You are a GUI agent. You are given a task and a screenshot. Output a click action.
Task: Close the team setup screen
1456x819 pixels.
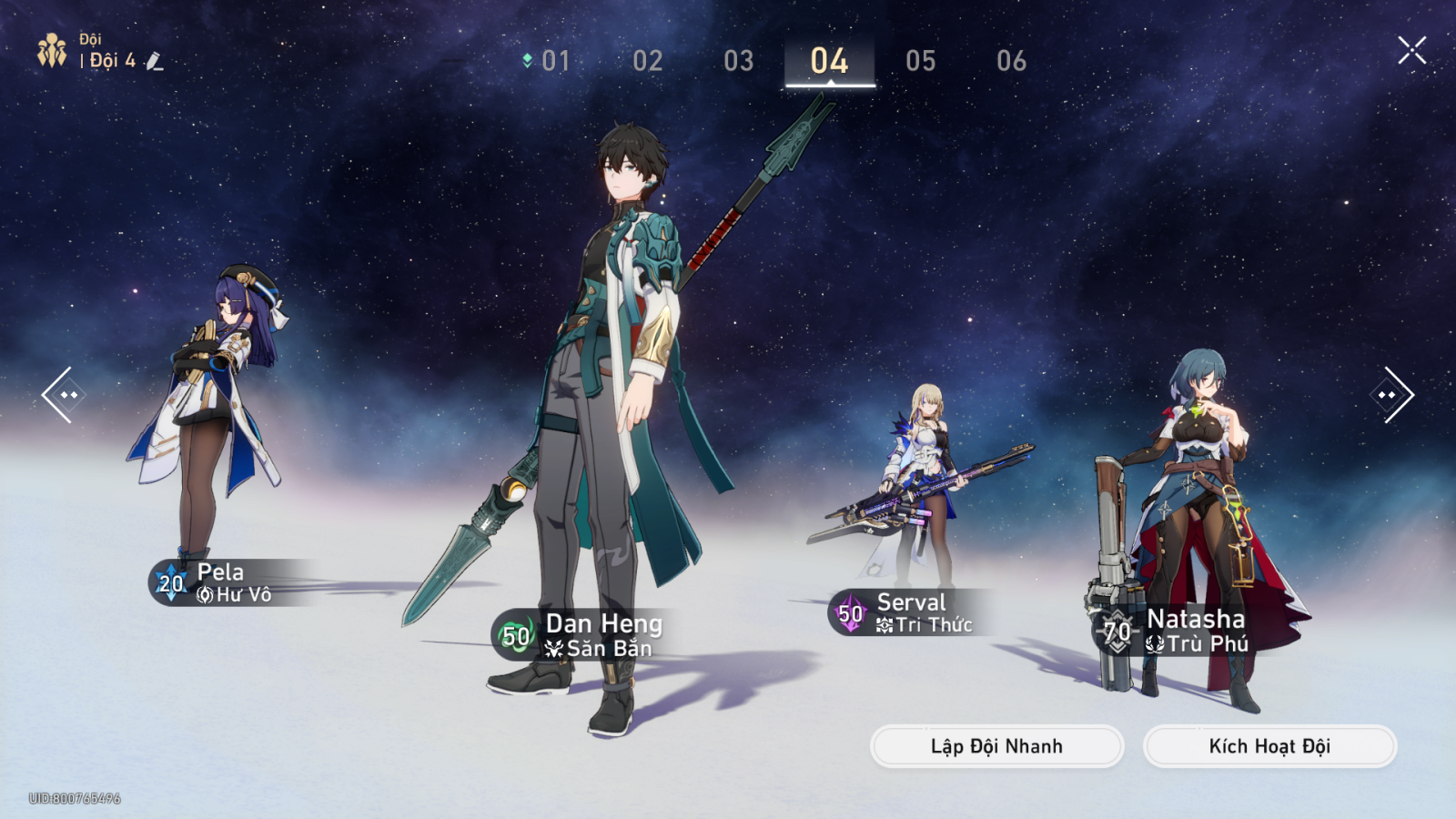click(x=1411, y=50)
